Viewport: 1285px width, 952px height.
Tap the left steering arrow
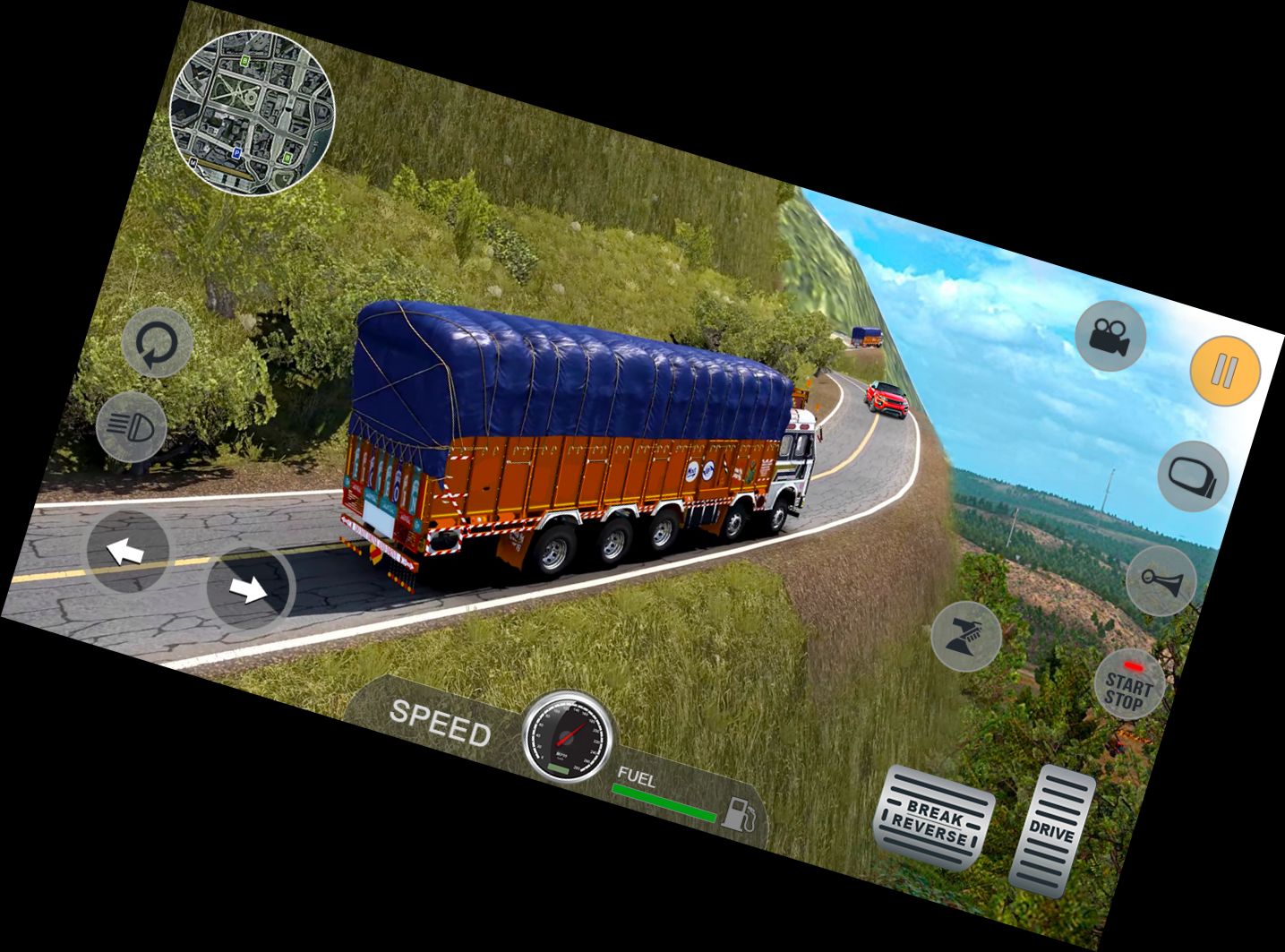(x=125, y=550)
